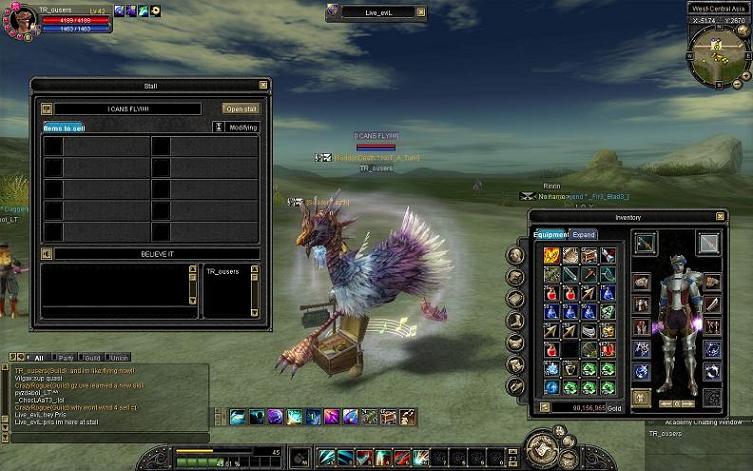Image resolution: width=753 pixels, height=471 pixels.
Task: Select the Items to sell tab
Action: coord(64,127)
